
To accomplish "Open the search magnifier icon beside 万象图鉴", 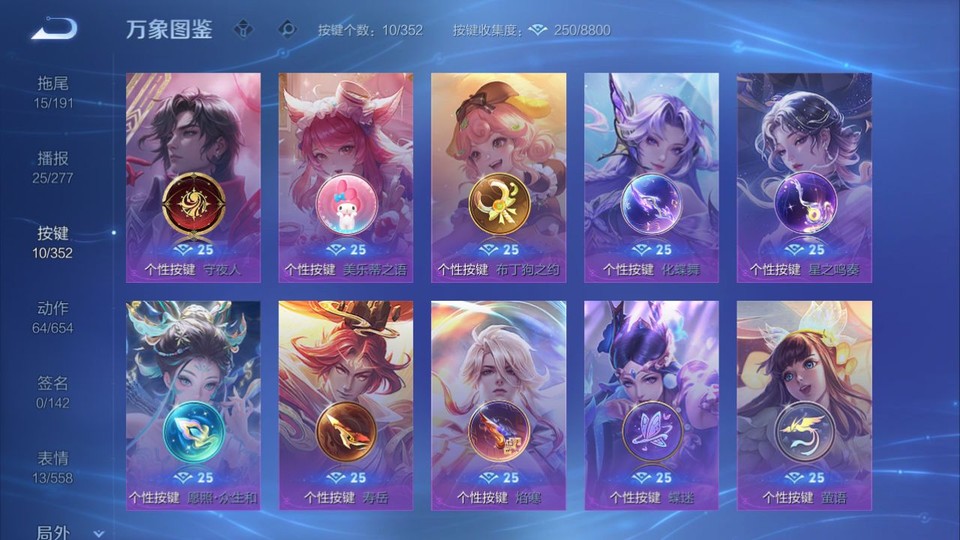I will coord(287,29).
